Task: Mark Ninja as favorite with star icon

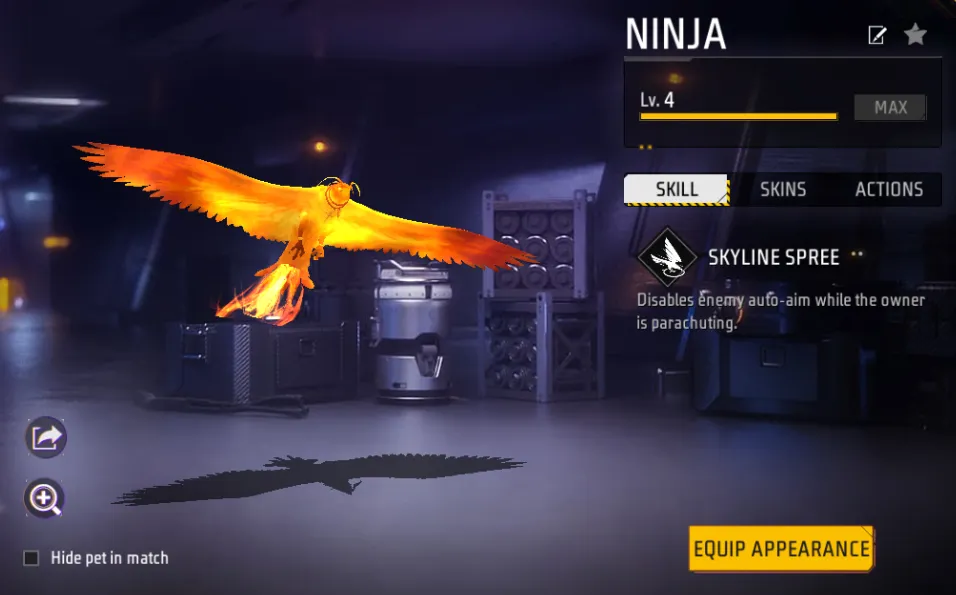Action: (x=915, y=35)
